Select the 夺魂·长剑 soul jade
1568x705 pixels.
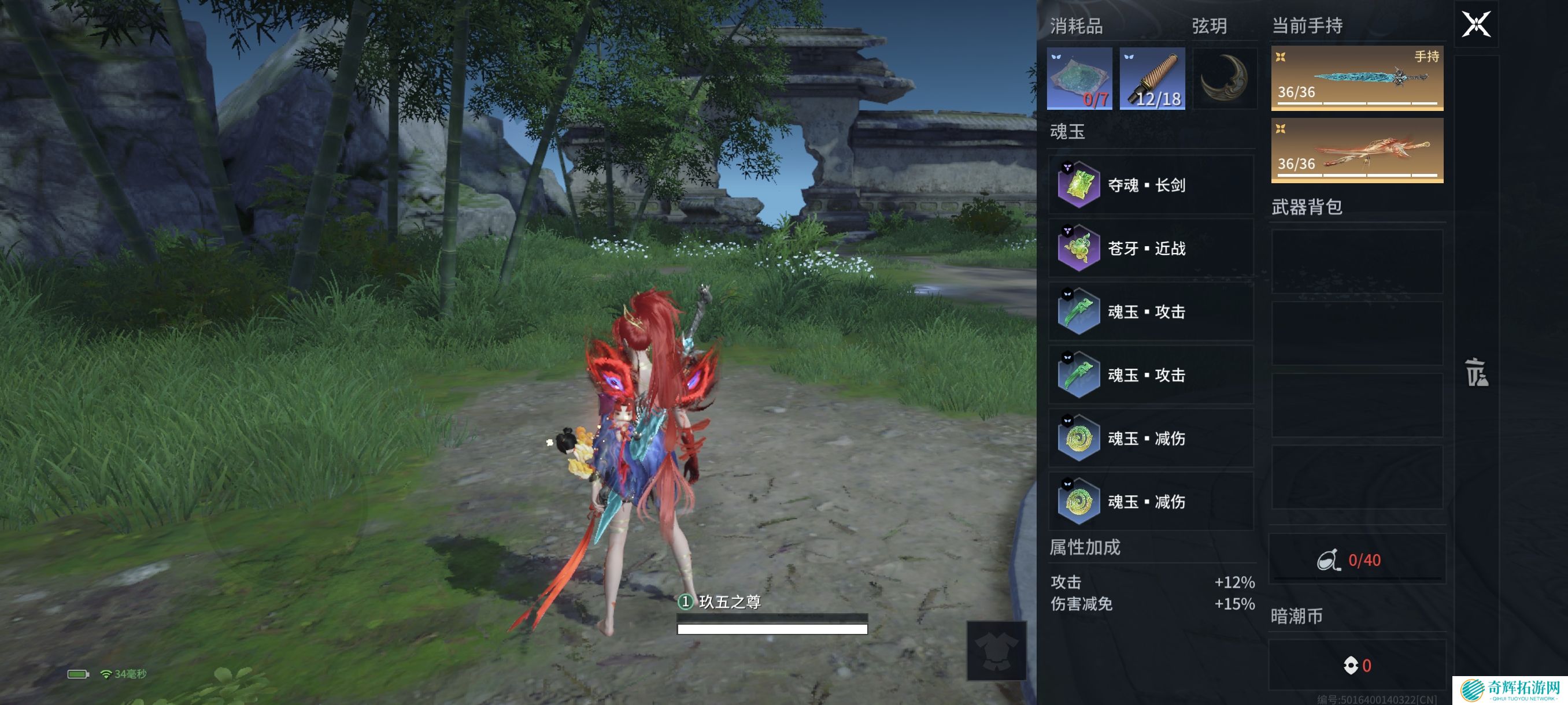point(1151,185)
